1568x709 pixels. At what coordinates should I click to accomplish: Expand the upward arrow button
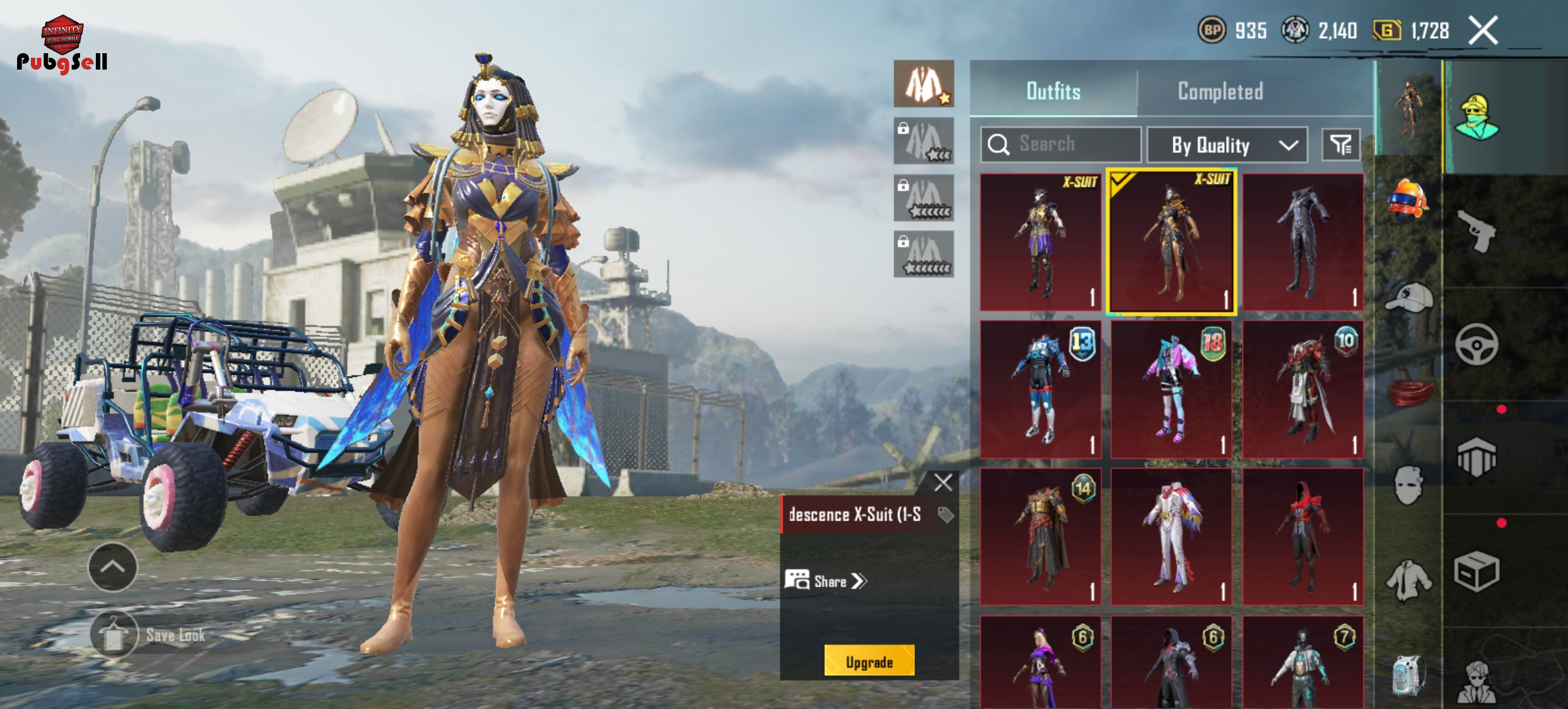112,567
